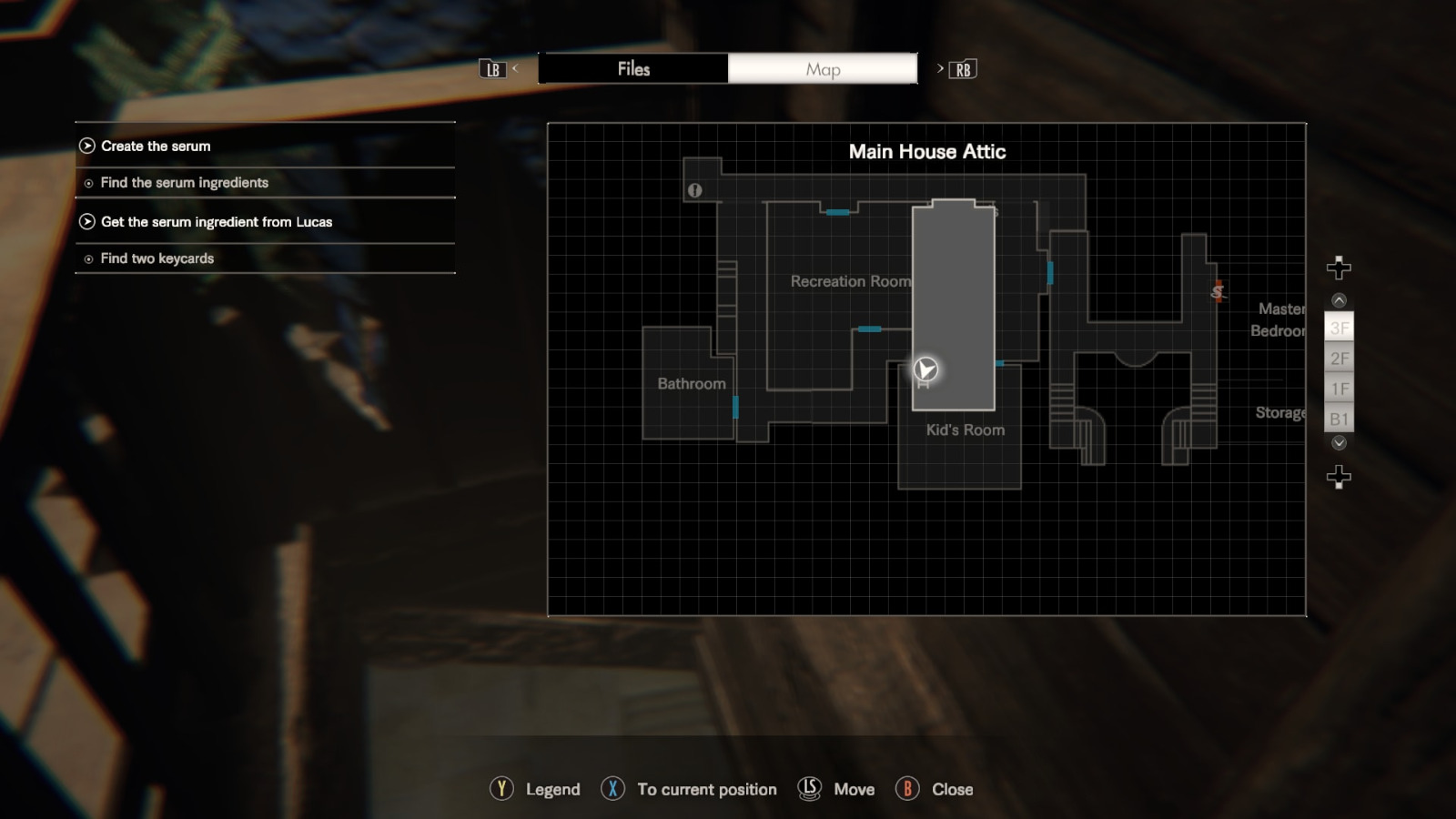Select the Map tab
The image size is (1456, 819).
click(822, 68)
